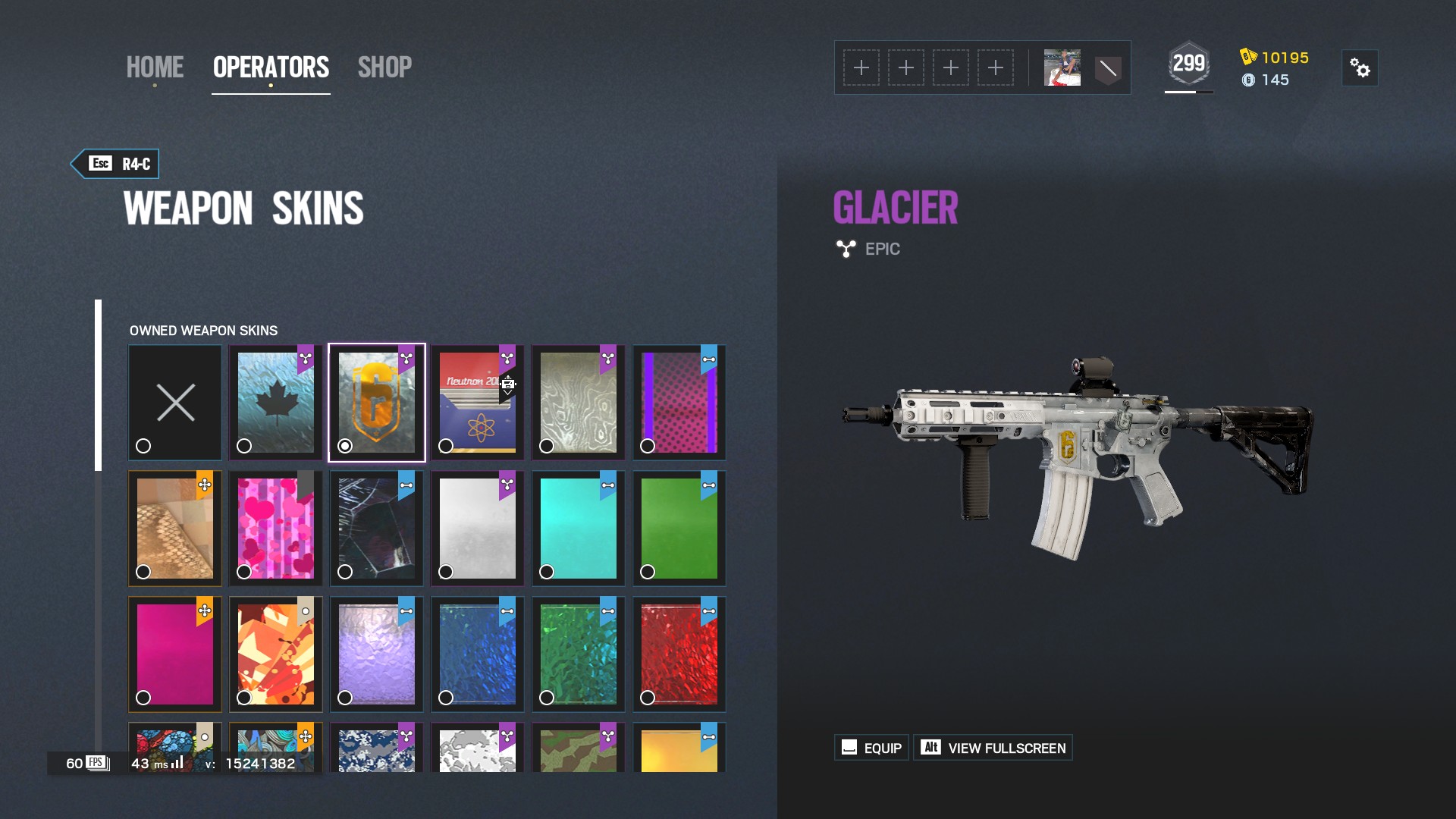This screenshot has width=1456, height=819.
Task: Click the player profile card thumbnail
Action: pyautogui.click(x=1062, y=67)
